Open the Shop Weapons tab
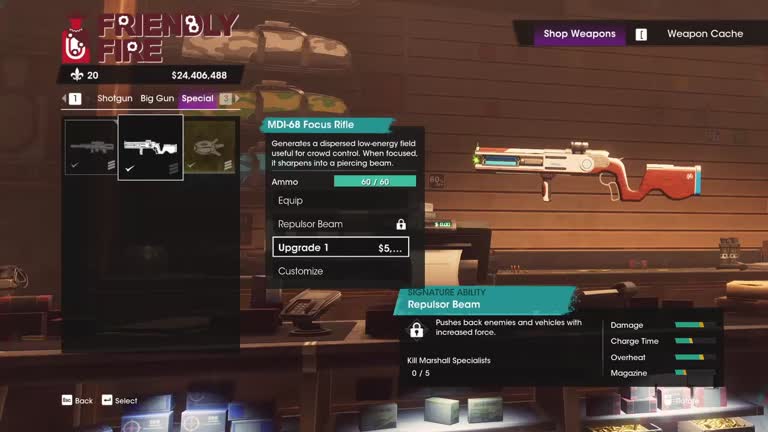The width and height of the screenshot is (768, 432). tap(579, 34)
